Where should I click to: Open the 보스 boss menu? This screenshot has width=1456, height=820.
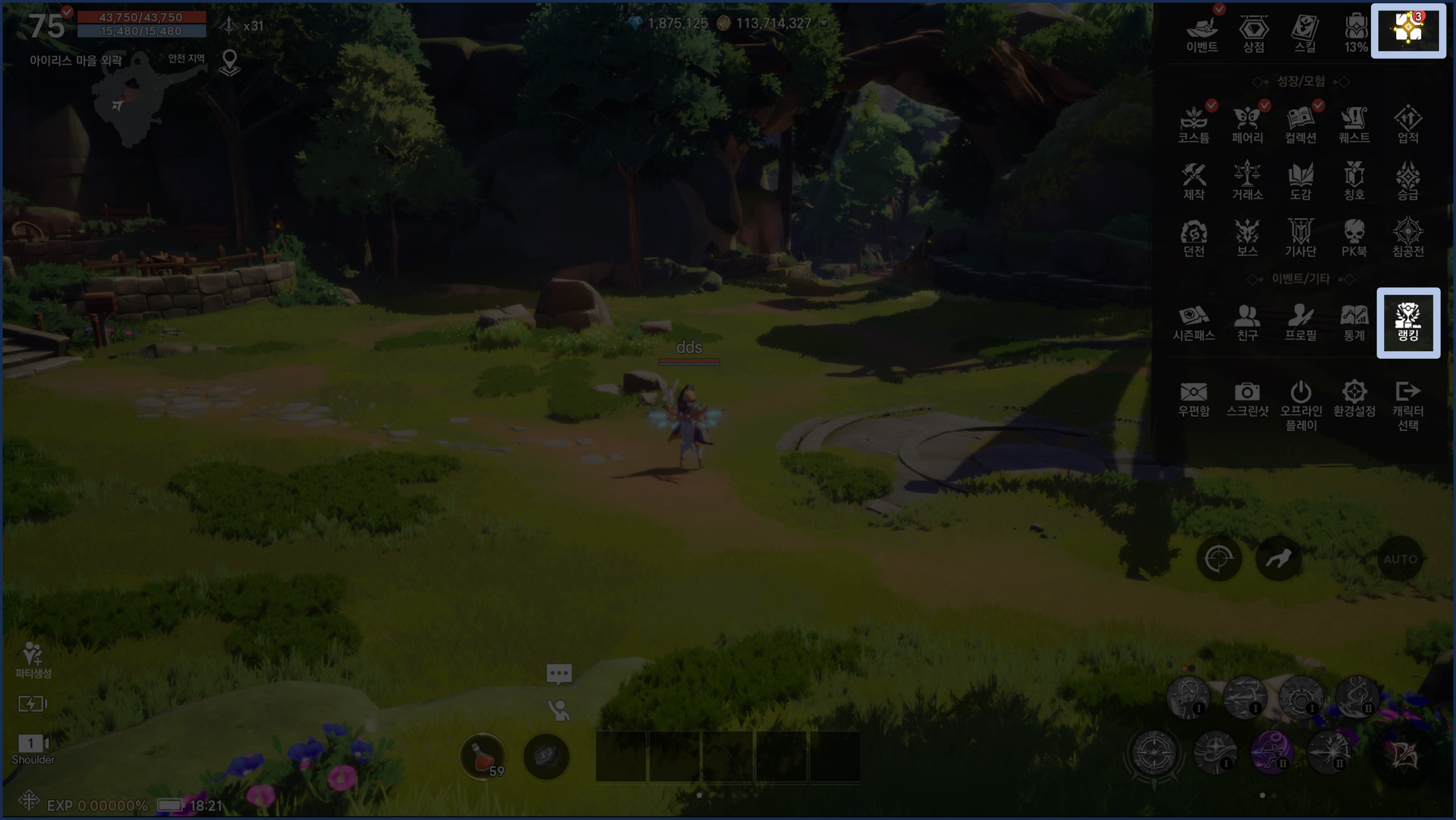point(1247,238)
